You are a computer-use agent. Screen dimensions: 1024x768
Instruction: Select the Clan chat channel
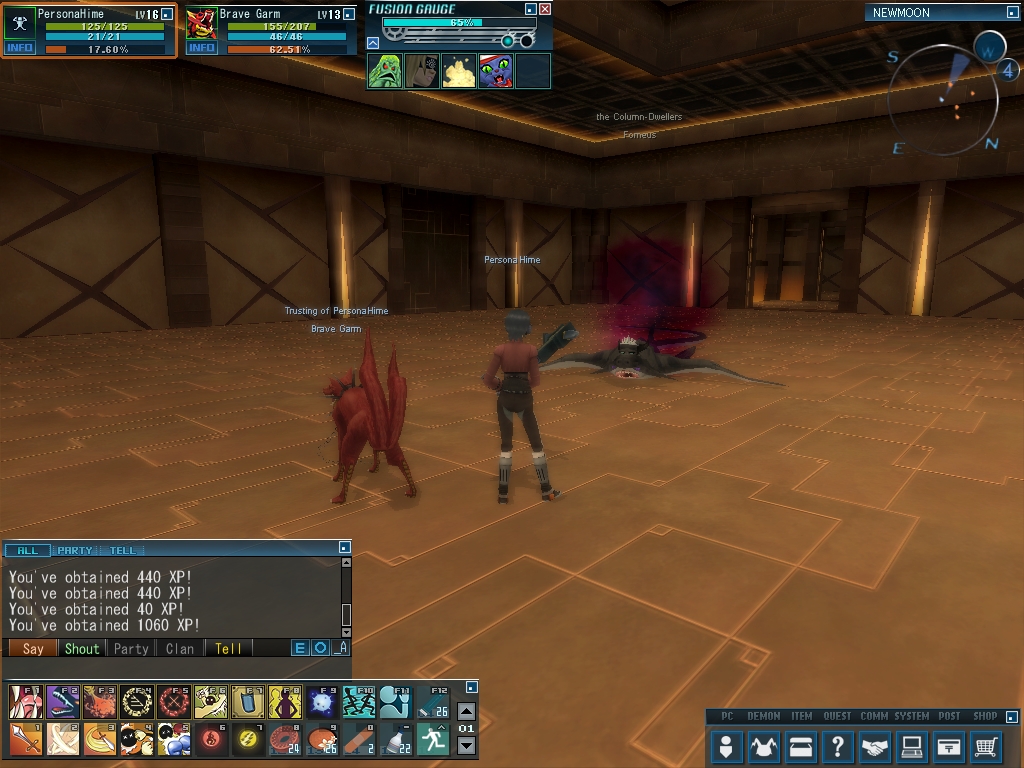coord(180,648)
